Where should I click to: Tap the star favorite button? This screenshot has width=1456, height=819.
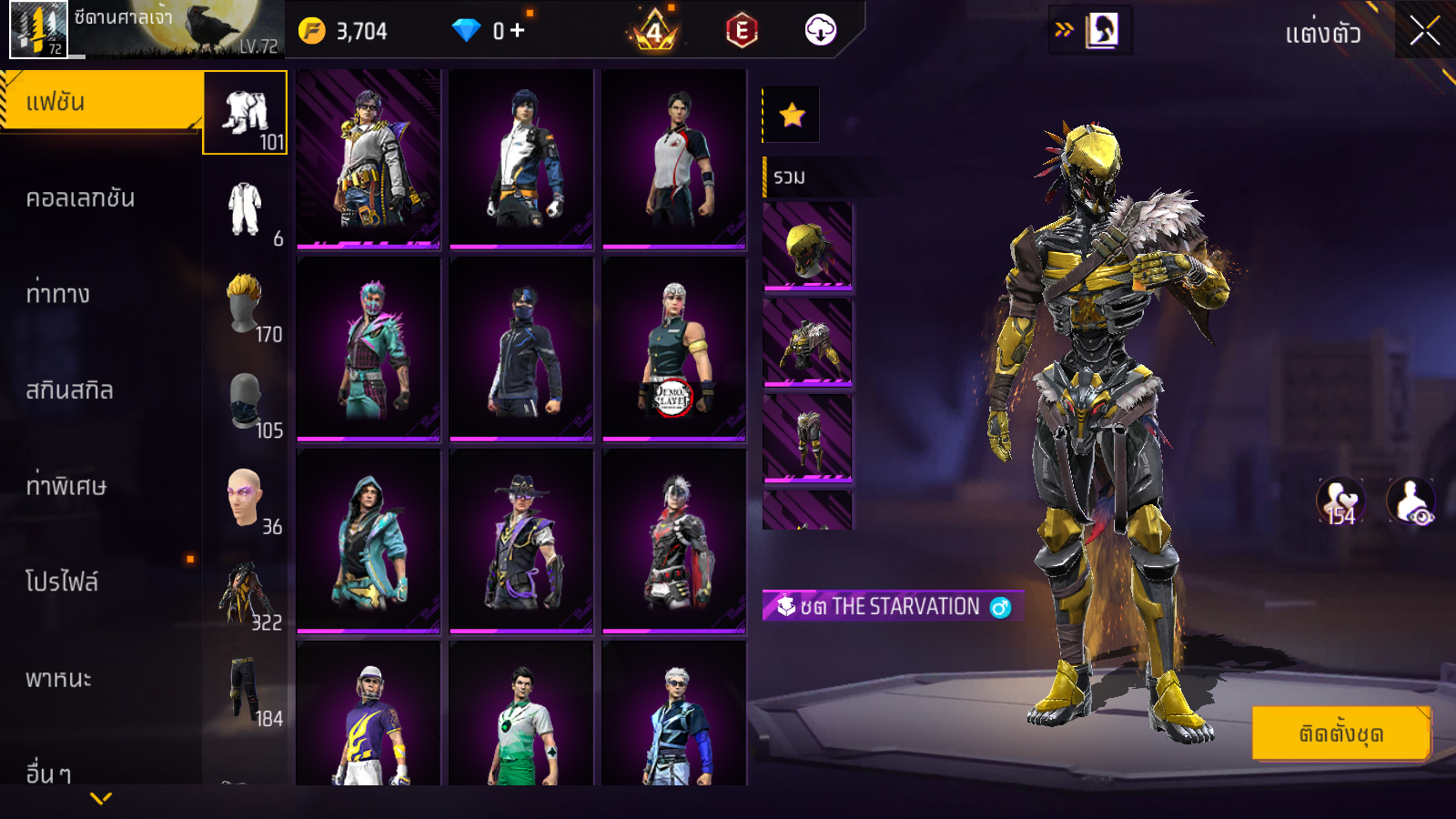[x=792, y=115]
